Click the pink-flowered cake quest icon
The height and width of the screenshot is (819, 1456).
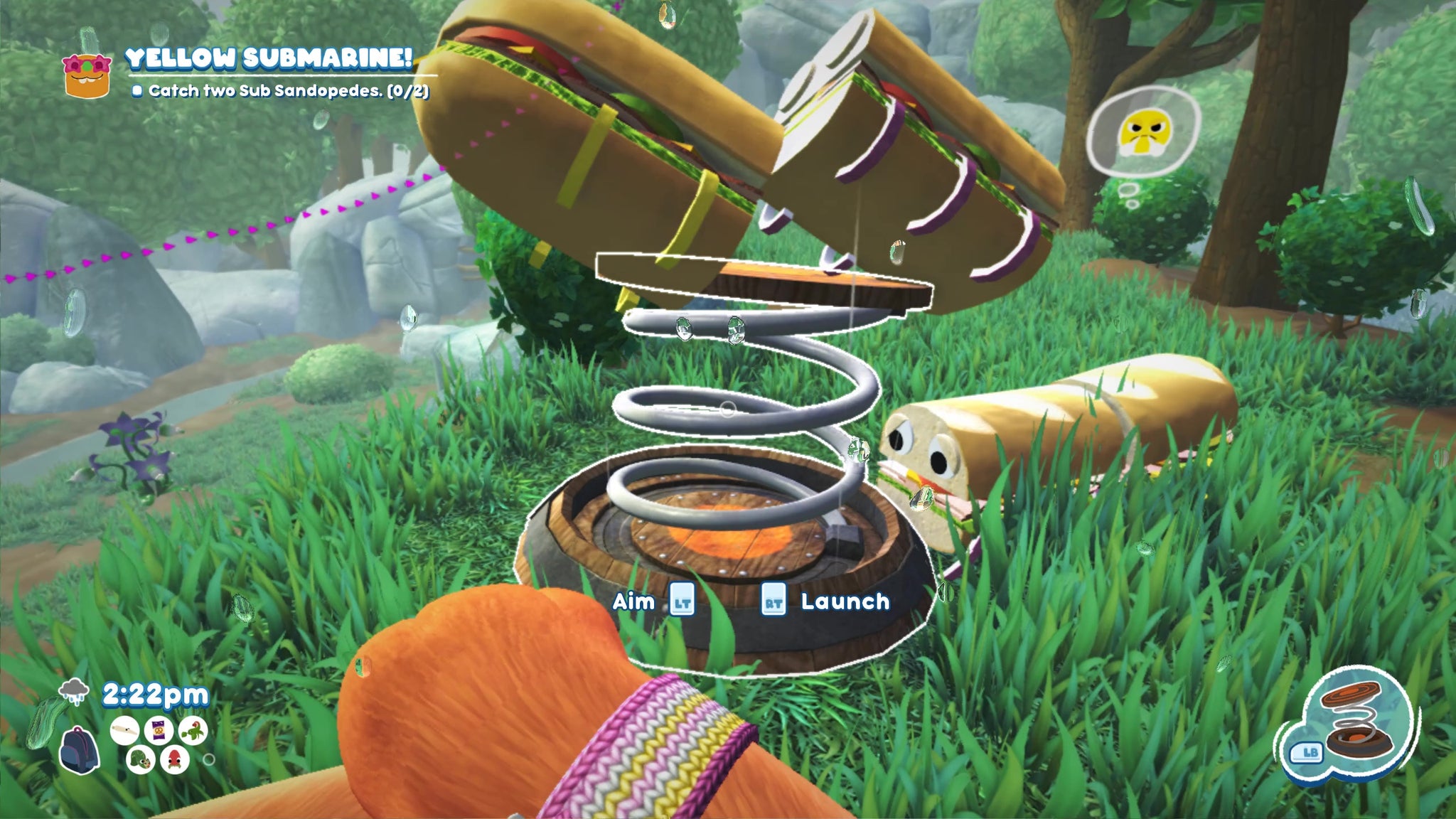coord(88,75)
